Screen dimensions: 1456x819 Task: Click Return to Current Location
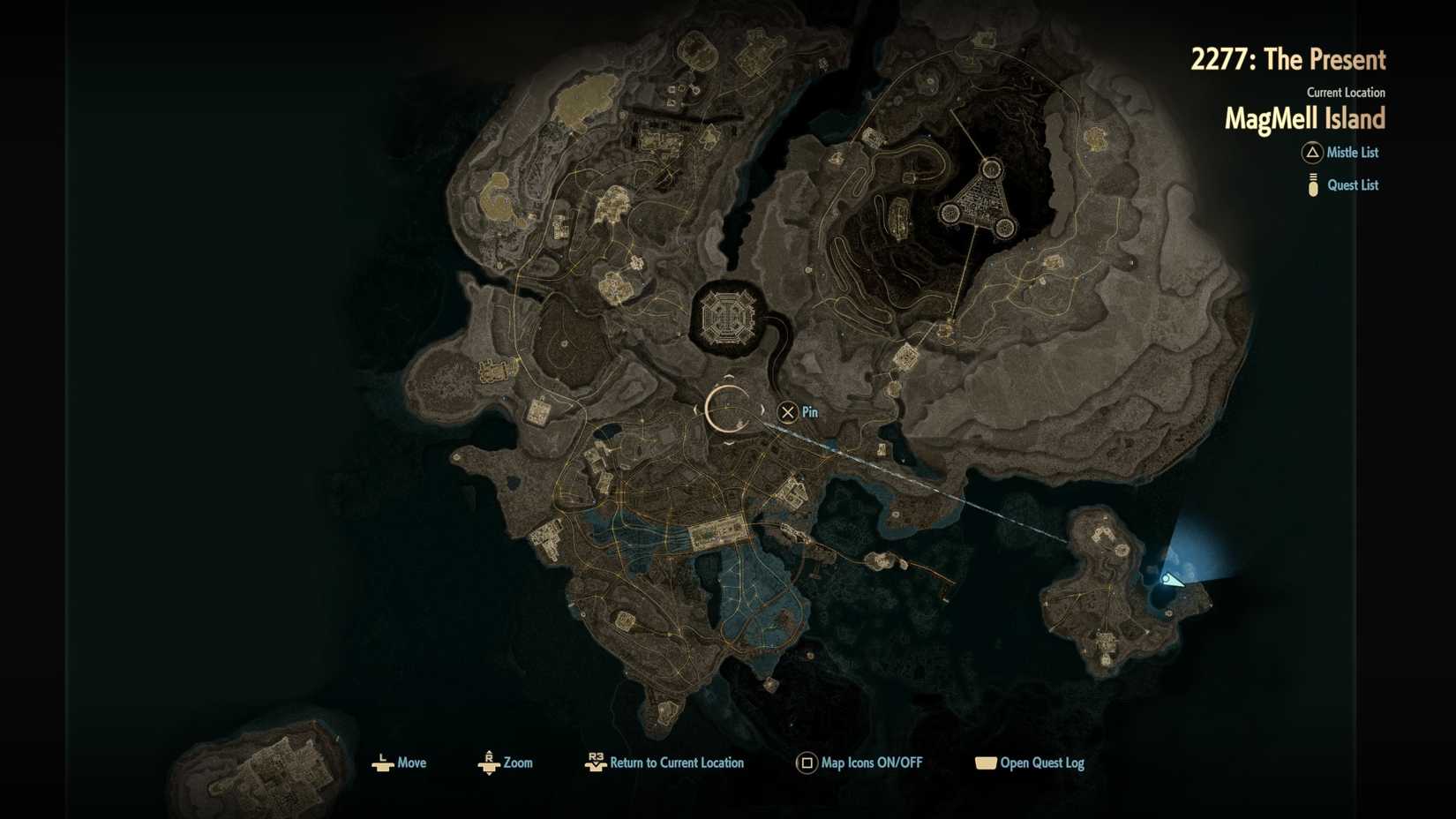(677, 763)
